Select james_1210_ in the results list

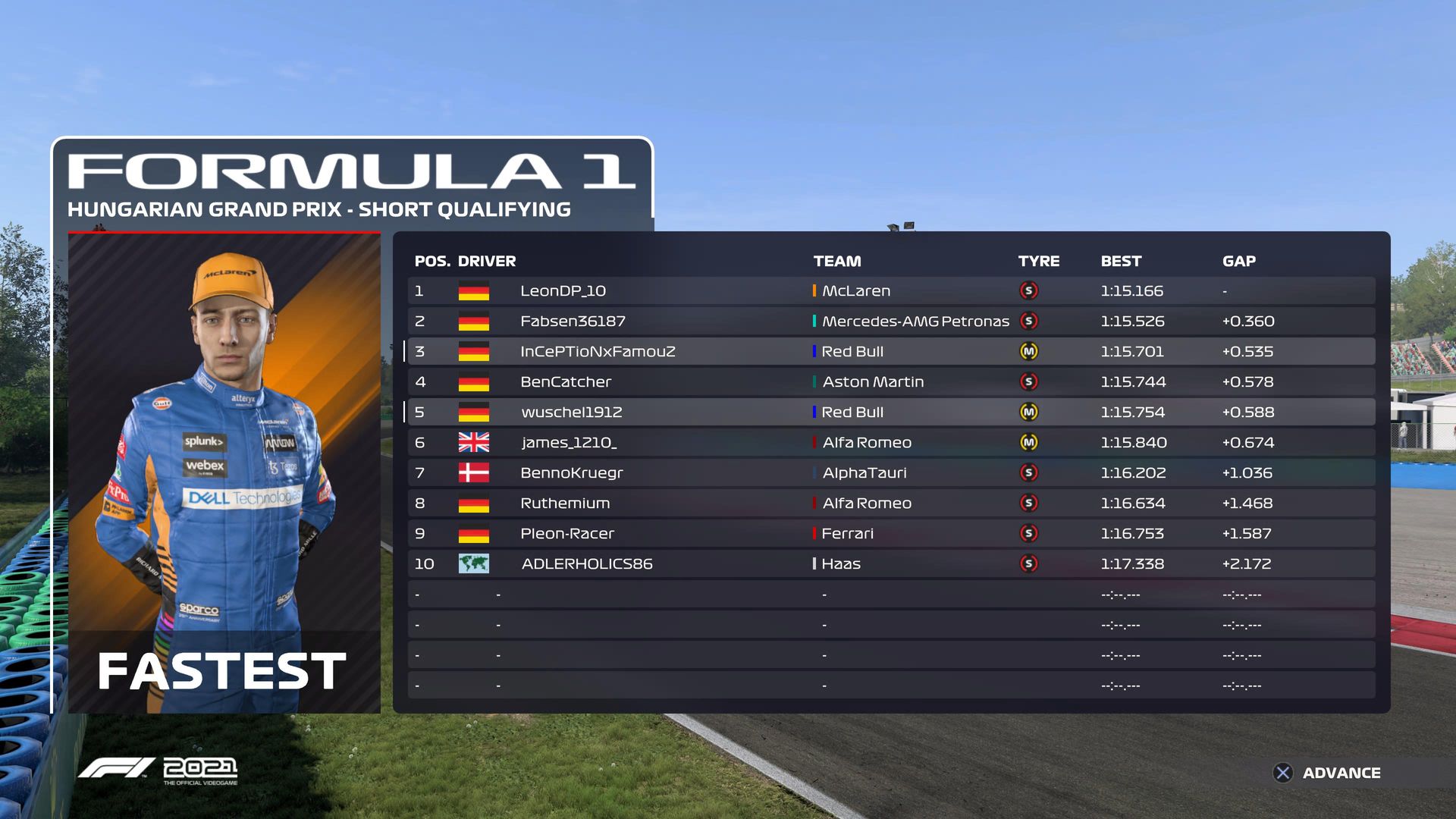[x=891, y=442]
